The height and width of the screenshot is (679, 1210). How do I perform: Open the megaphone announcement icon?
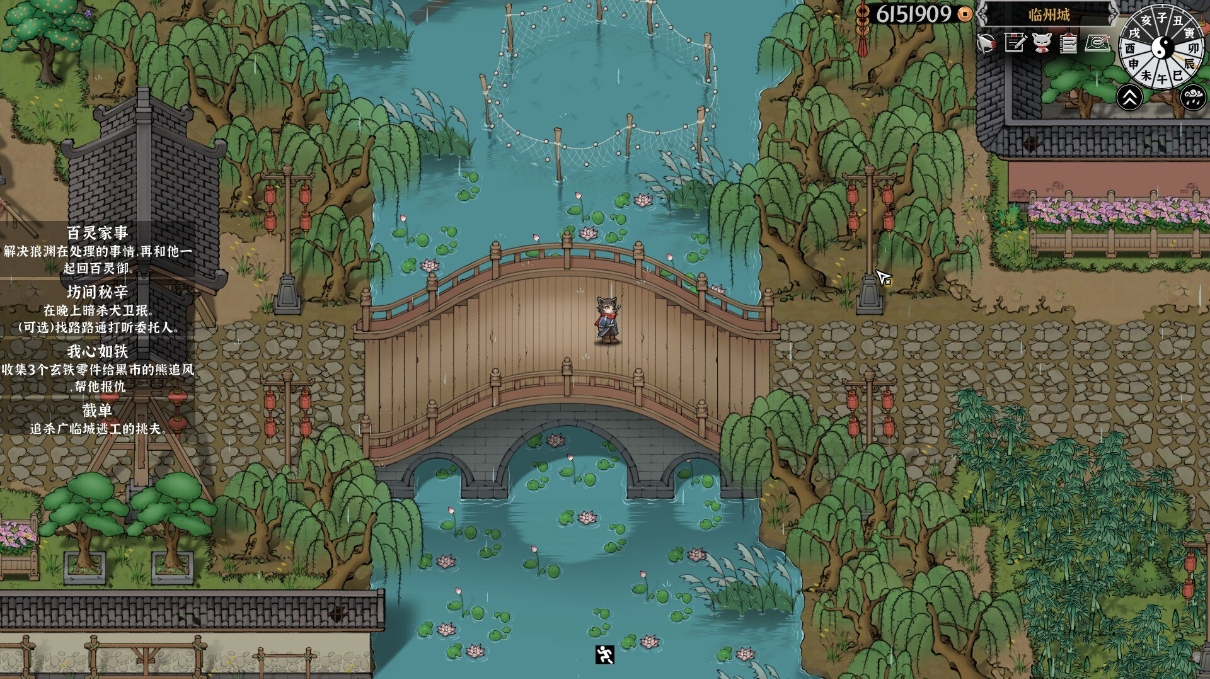click(x=987, y=43)
